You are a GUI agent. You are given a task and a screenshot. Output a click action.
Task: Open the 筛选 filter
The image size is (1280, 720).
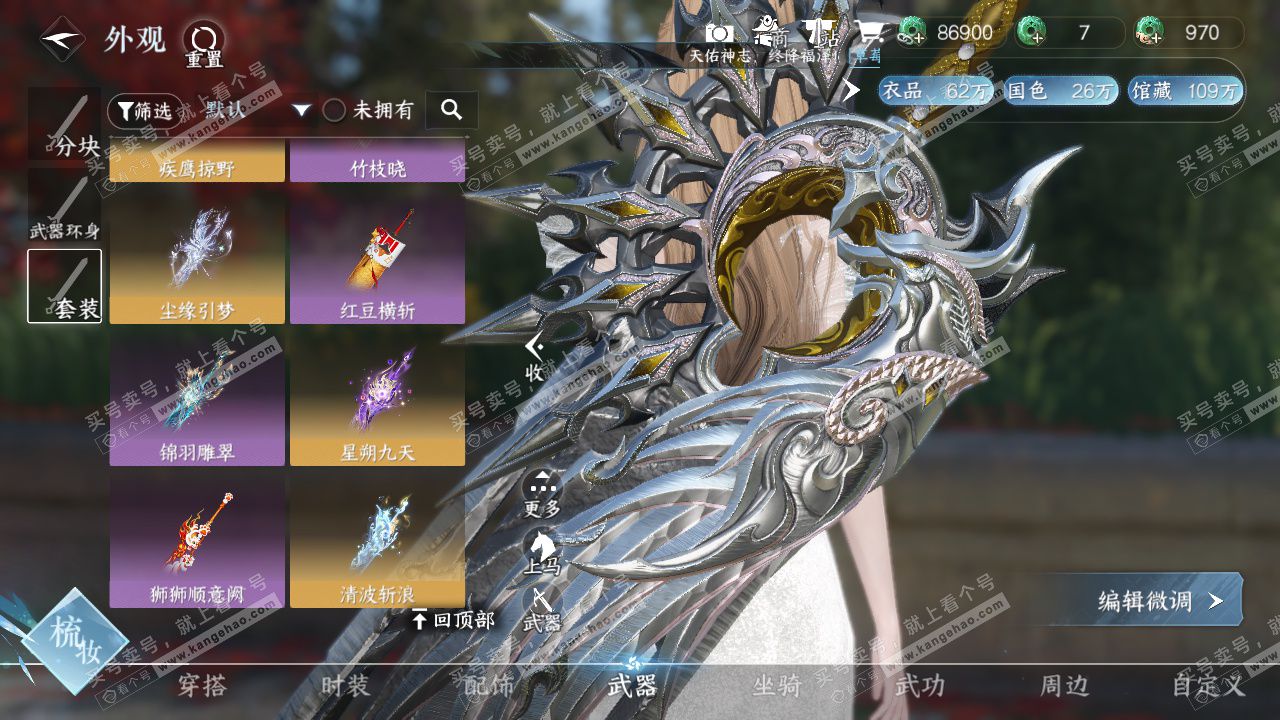click(x=145, y=110)
